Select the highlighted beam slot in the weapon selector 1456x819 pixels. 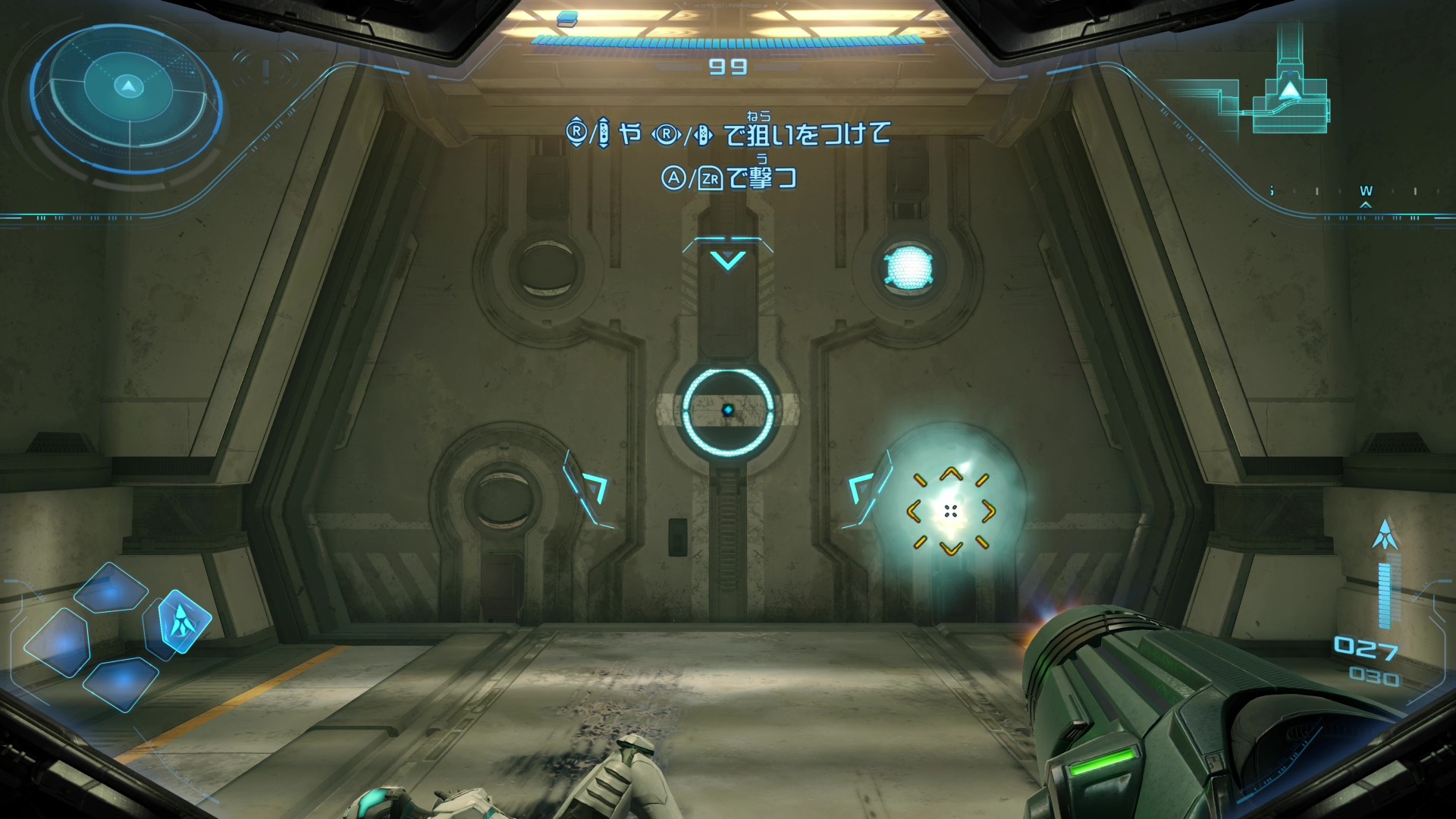point(183,622)
